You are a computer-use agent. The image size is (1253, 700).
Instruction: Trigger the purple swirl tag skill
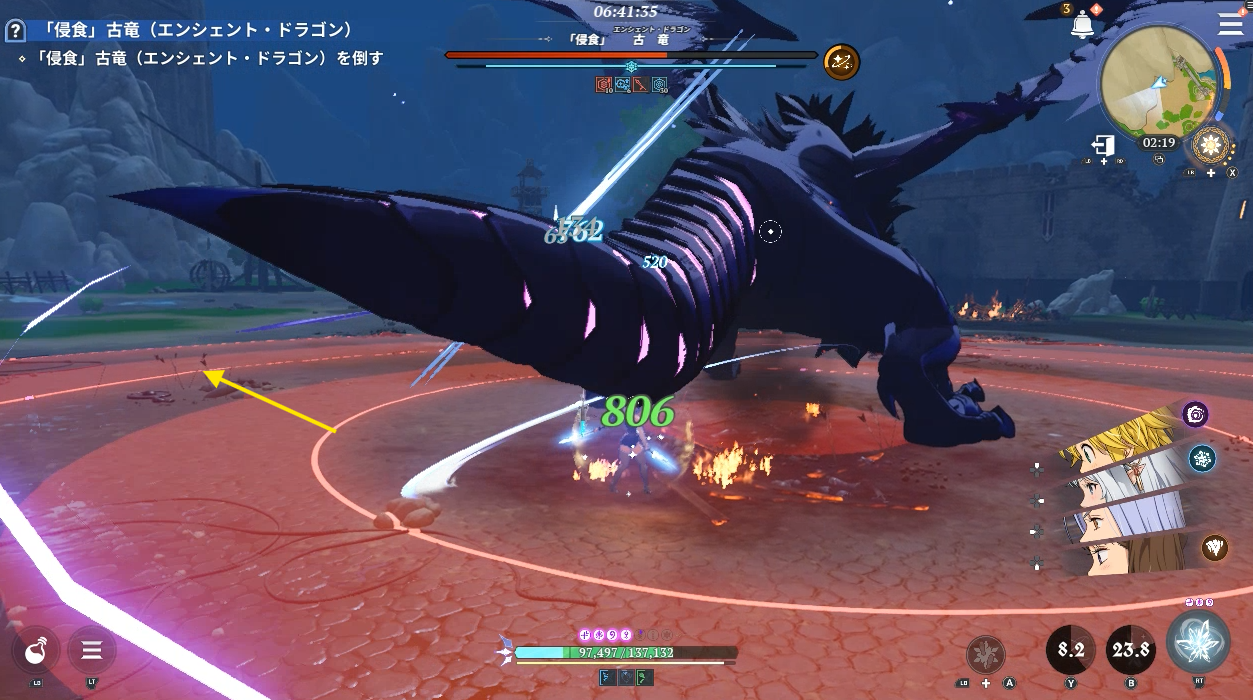[1196, 414]
